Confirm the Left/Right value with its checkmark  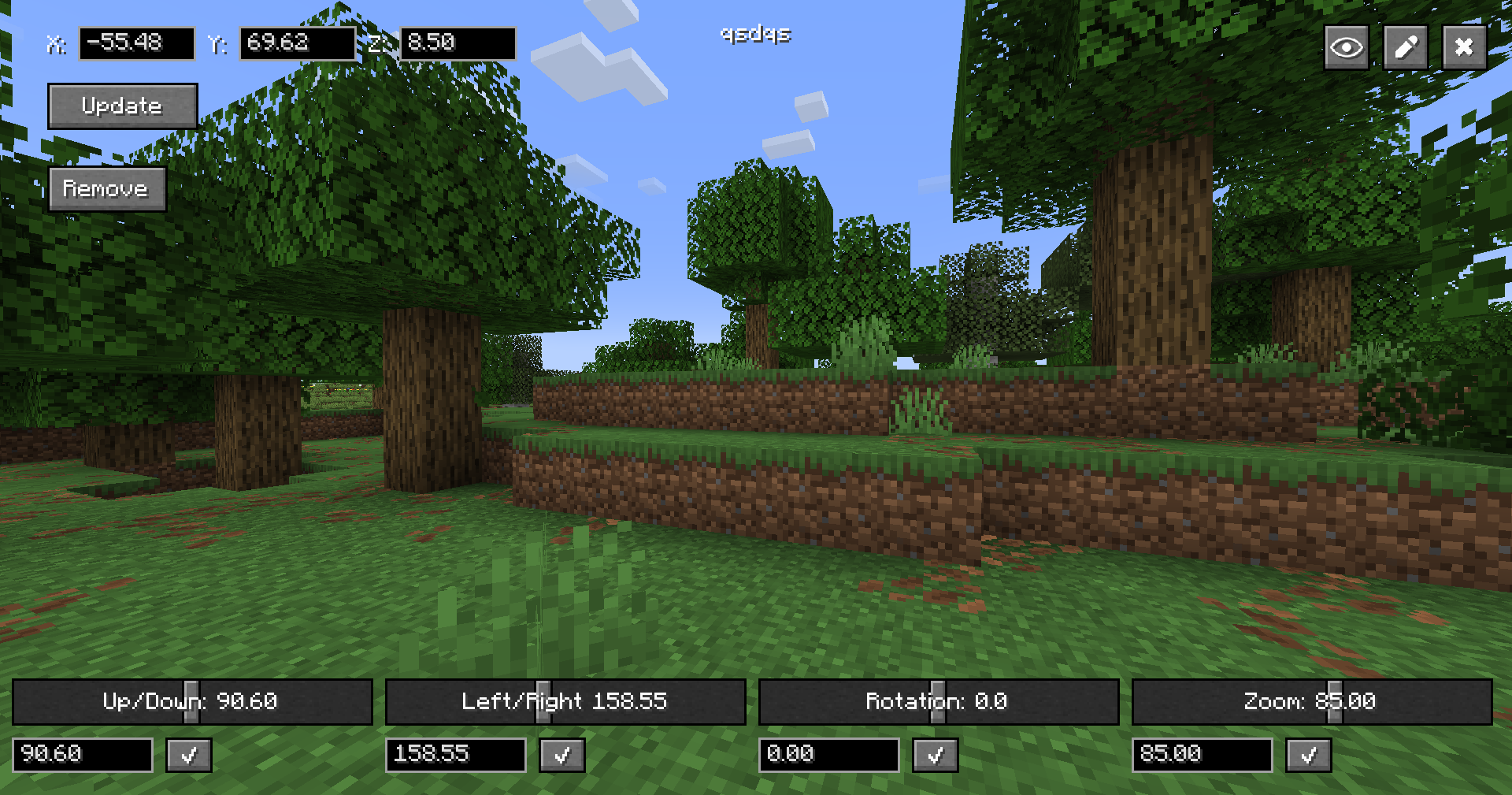561,755
